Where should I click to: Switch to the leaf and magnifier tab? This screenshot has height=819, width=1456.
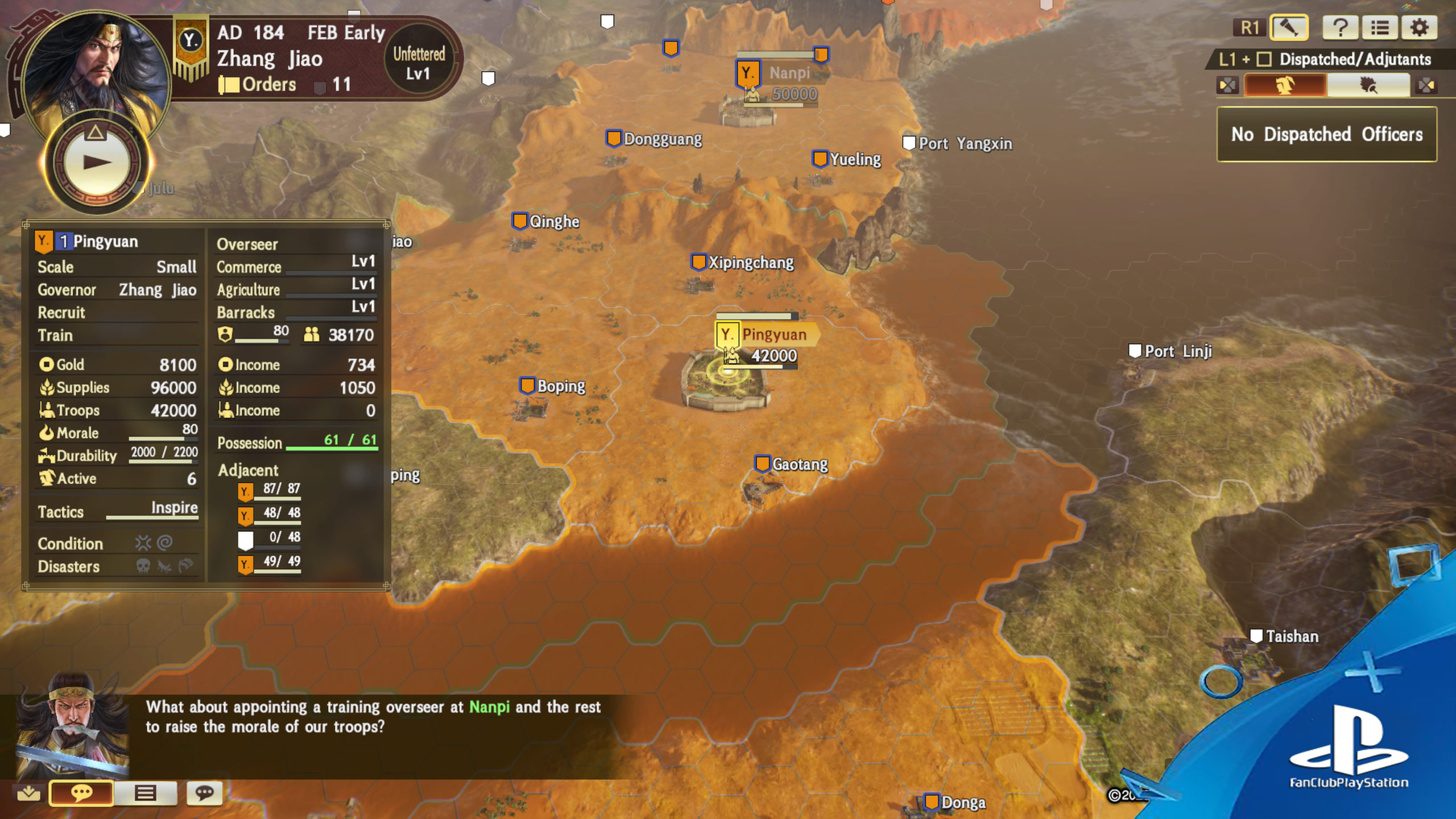click(x=1368, y=86)
